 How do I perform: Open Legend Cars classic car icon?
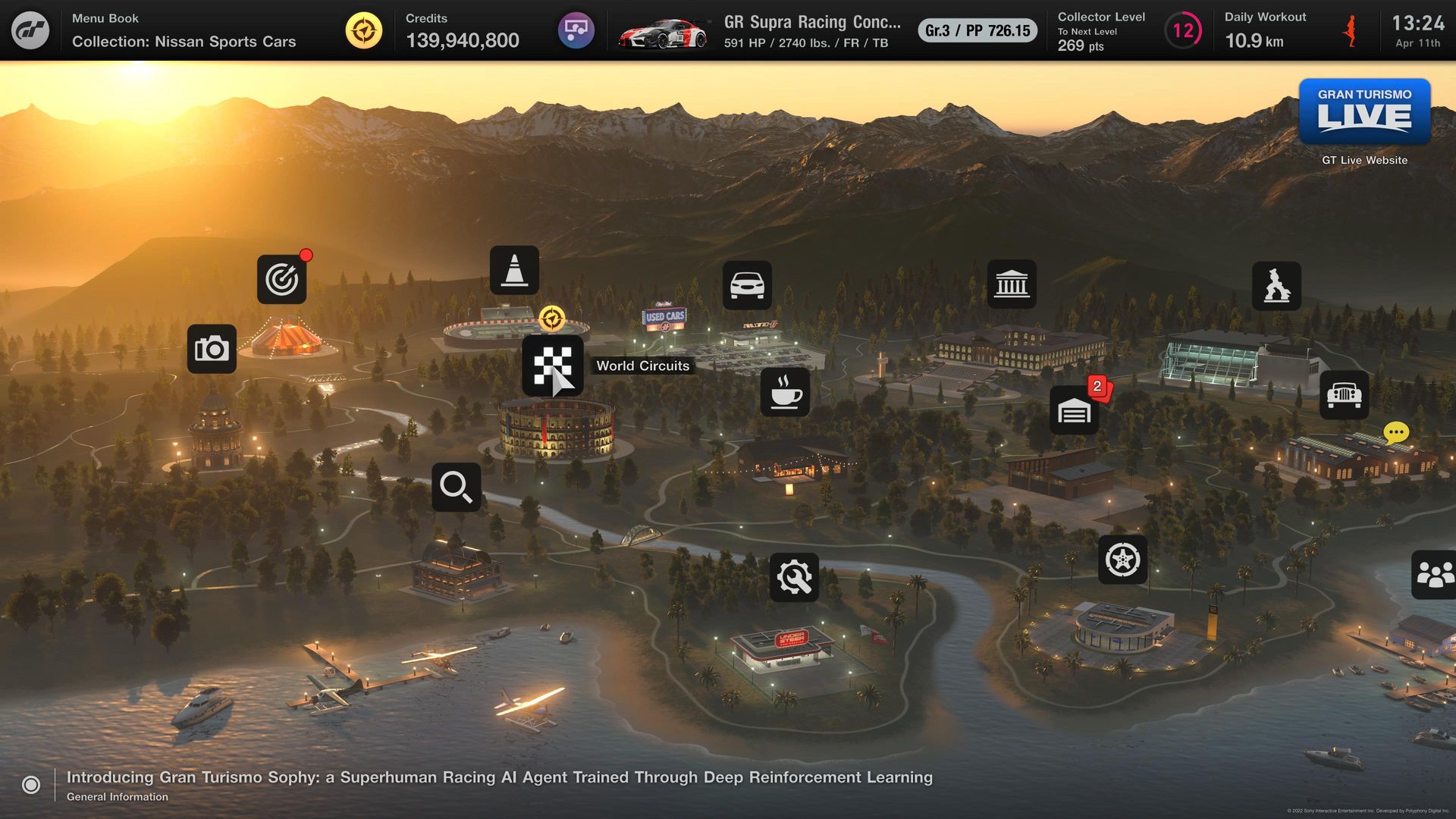click(x=1344, y=395)
